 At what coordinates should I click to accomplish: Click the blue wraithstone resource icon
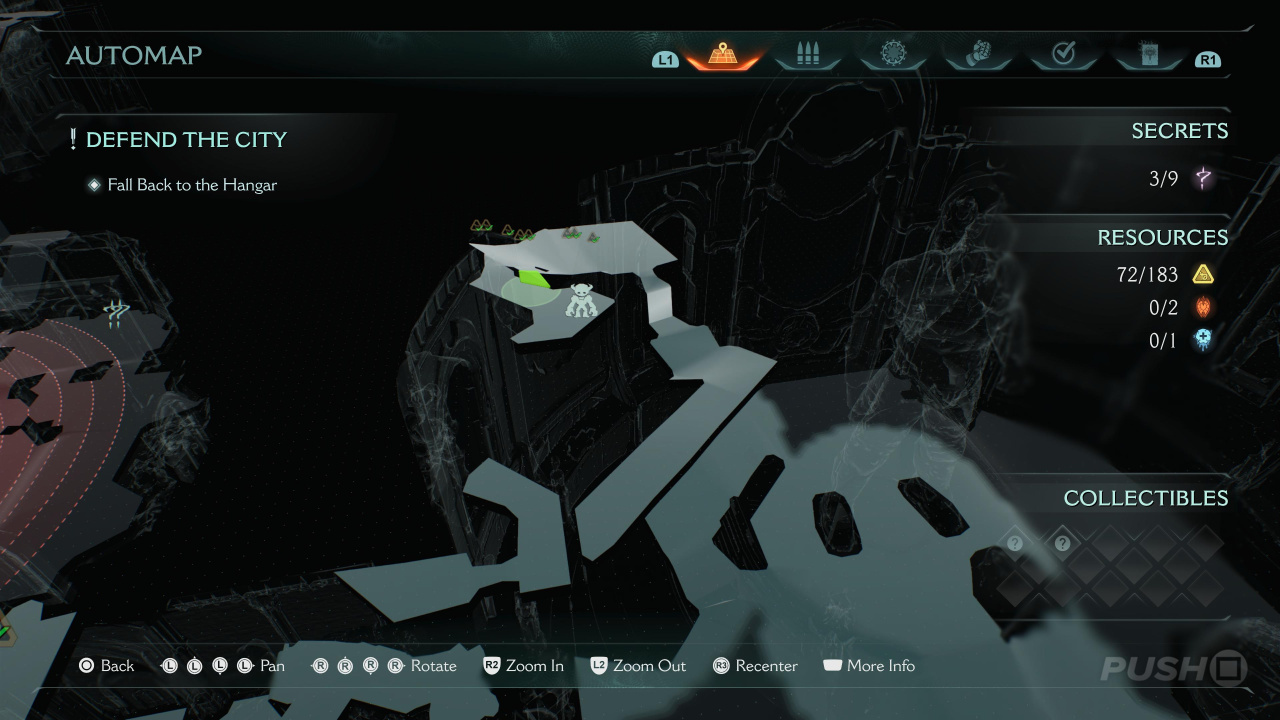tap(1203, 341)
